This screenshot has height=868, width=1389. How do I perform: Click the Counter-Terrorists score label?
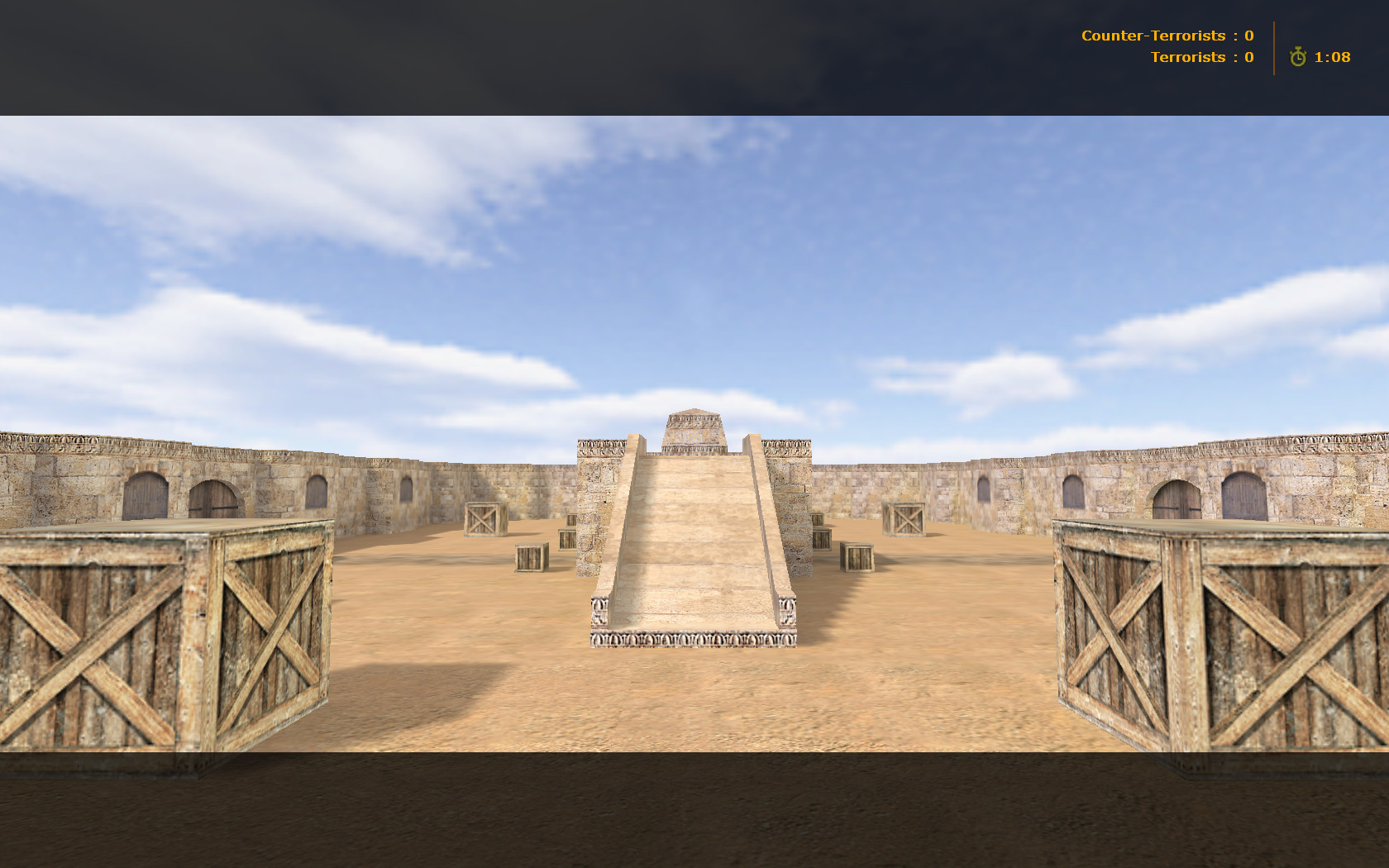[1153, 36]
